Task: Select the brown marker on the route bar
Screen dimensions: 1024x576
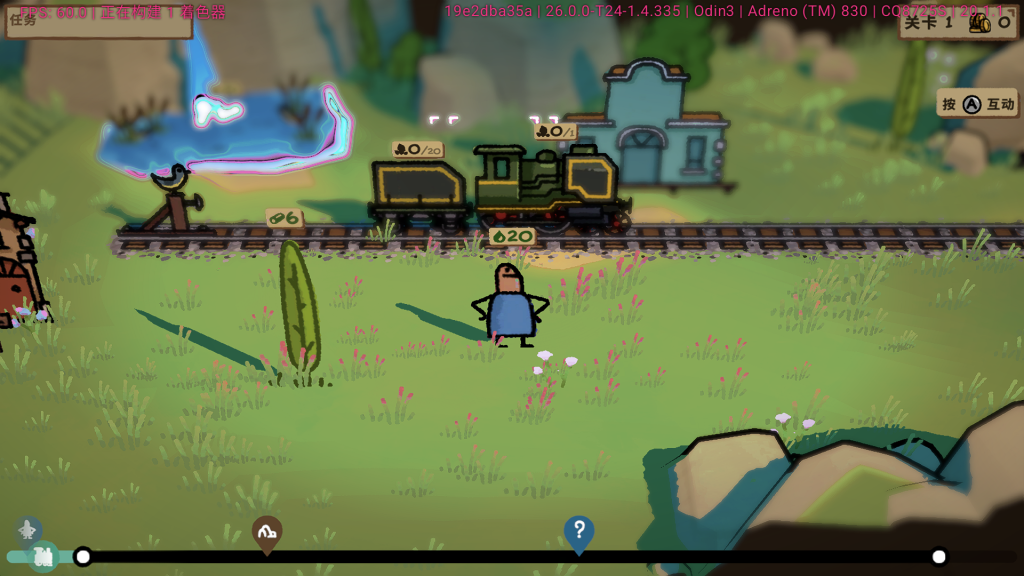Action: 266,534
